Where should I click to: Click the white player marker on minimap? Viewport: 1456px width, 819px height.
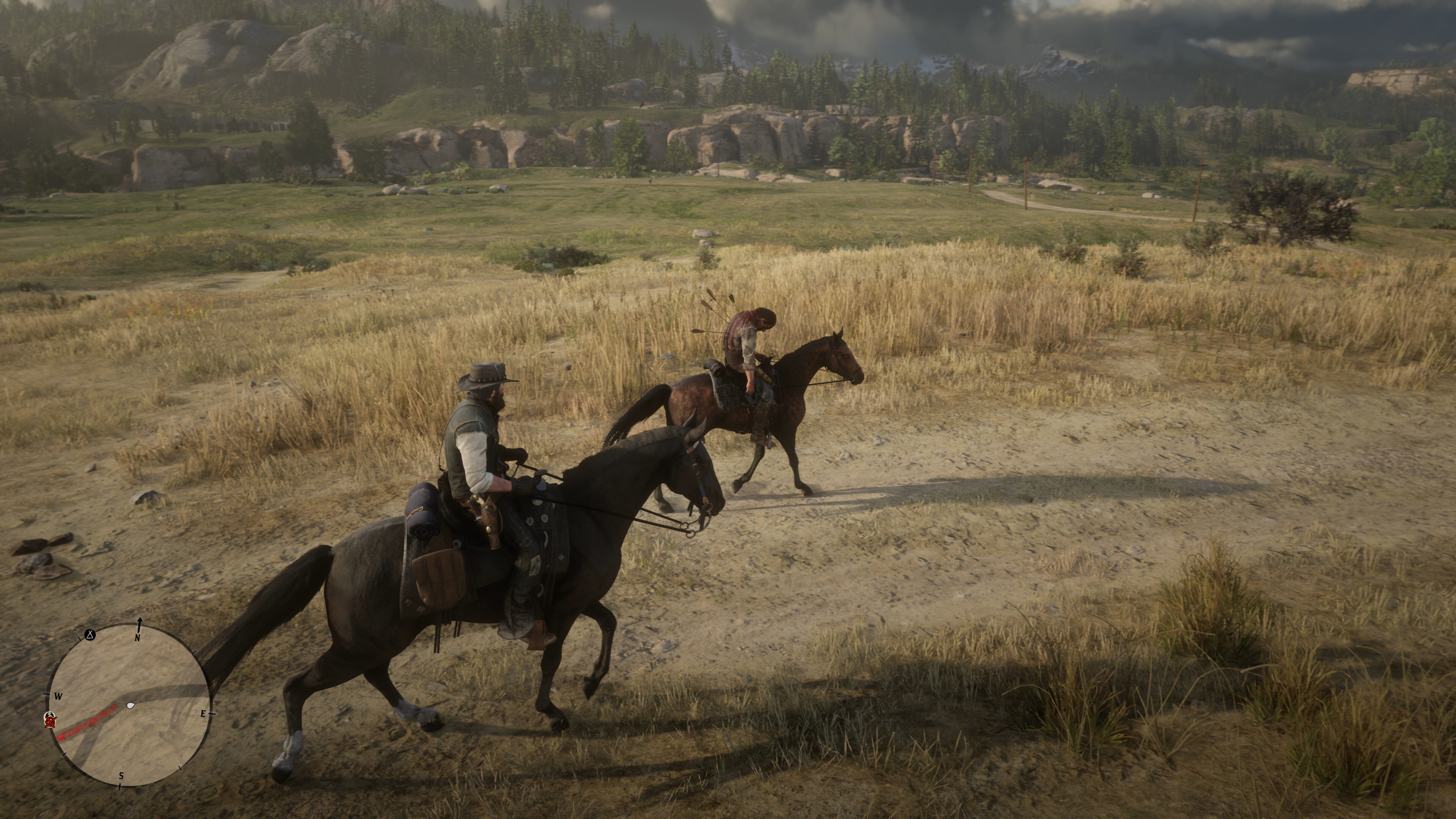click(131, 705)
